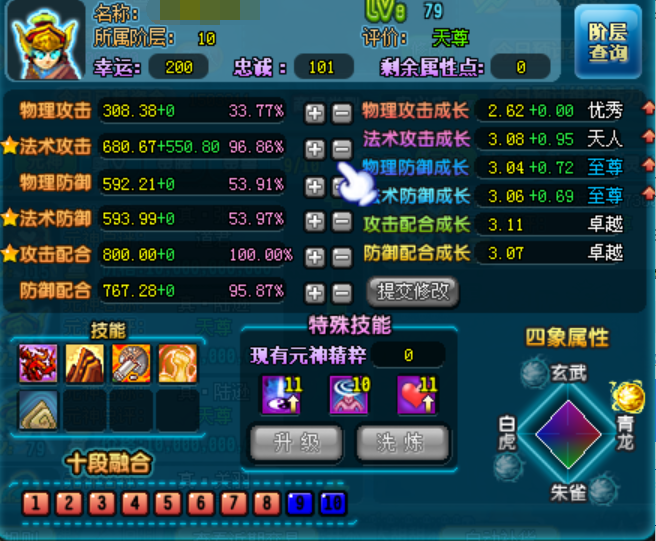656x541 pixels.
Task: Increase 物理攻击 with its plus button
Action: pyautogui.click(x=315, y=112)
